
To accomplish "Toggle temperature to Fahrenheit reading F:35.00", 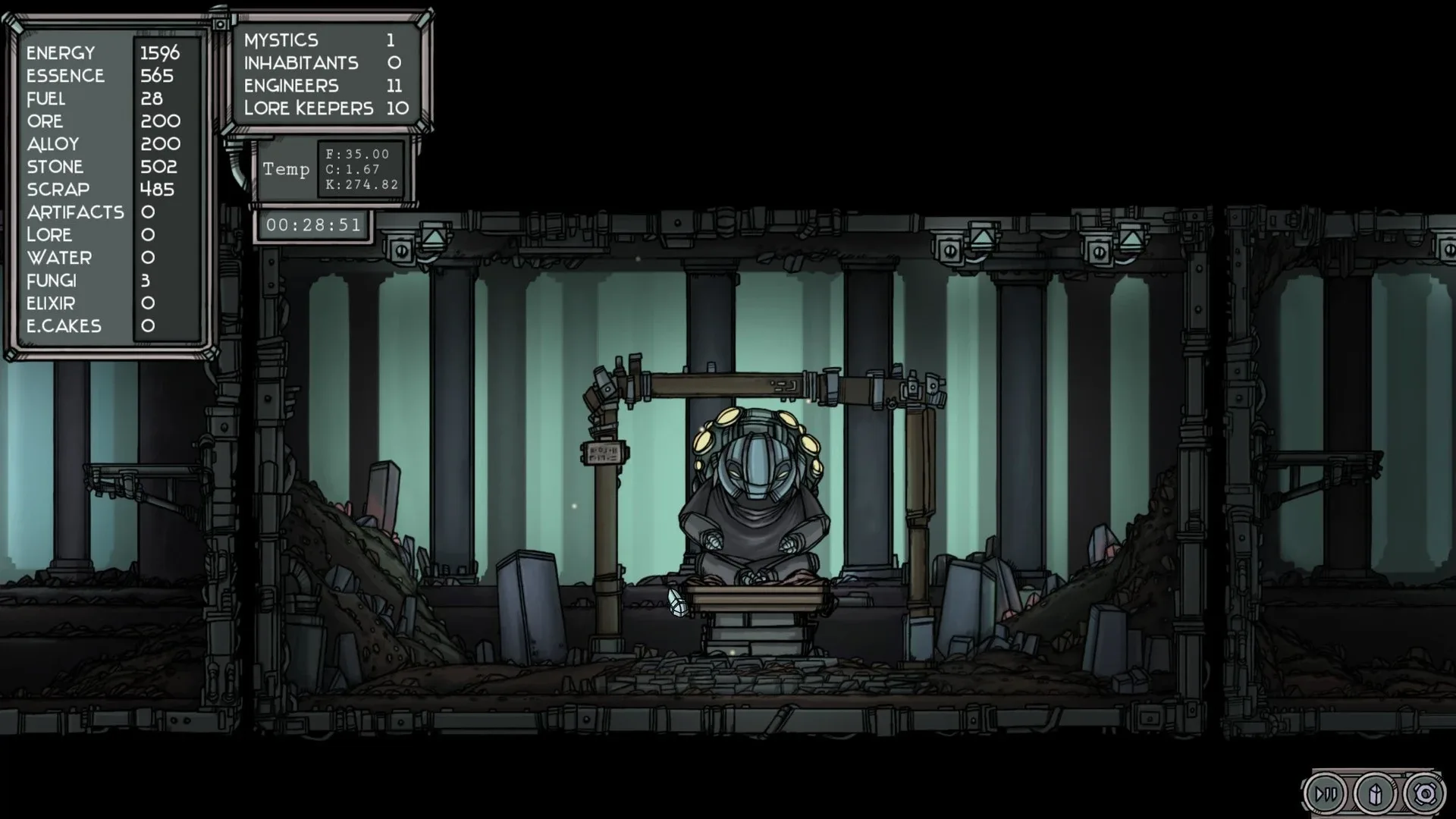I will click(357, 154).
